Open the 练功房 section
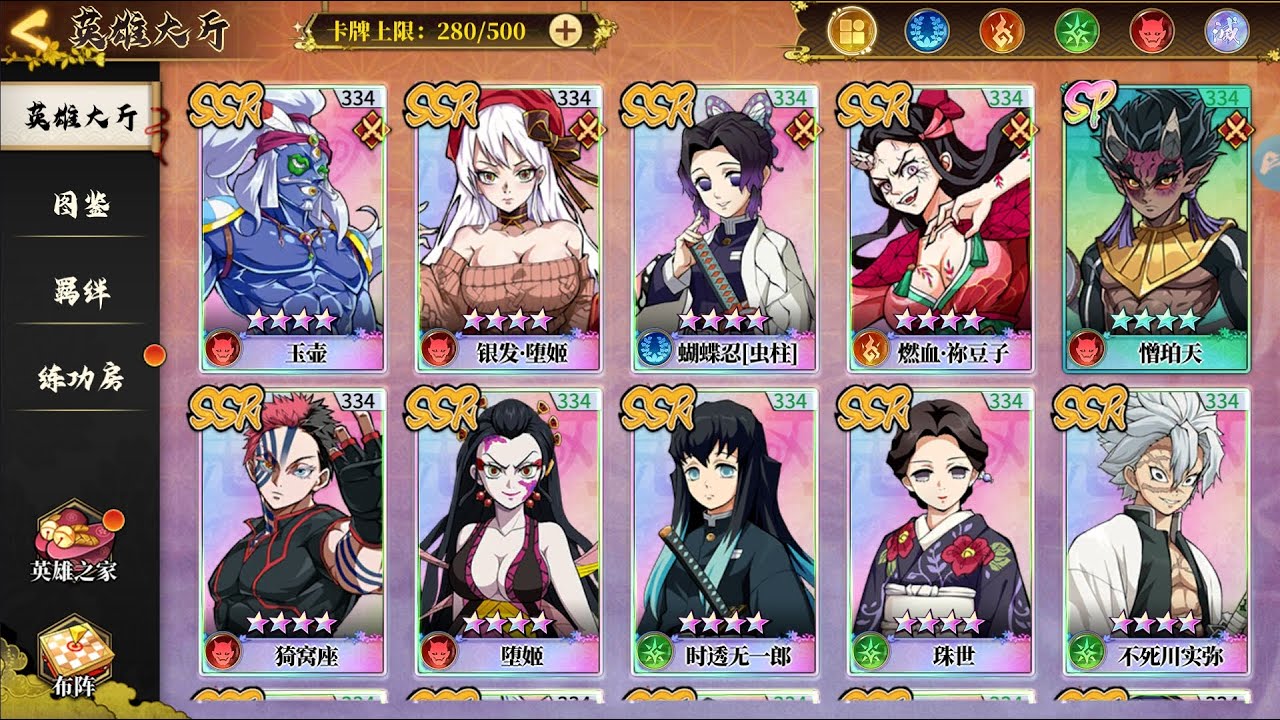This screenshot has height=720, width=1280. click(80, 379)
